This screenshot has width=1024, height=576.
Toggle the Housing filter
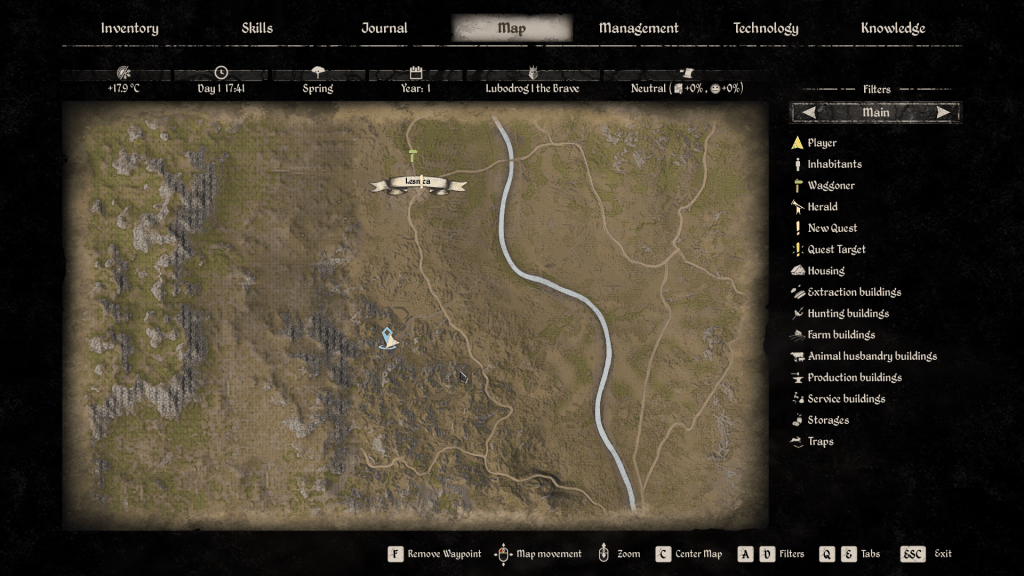(x=826, y=271)
